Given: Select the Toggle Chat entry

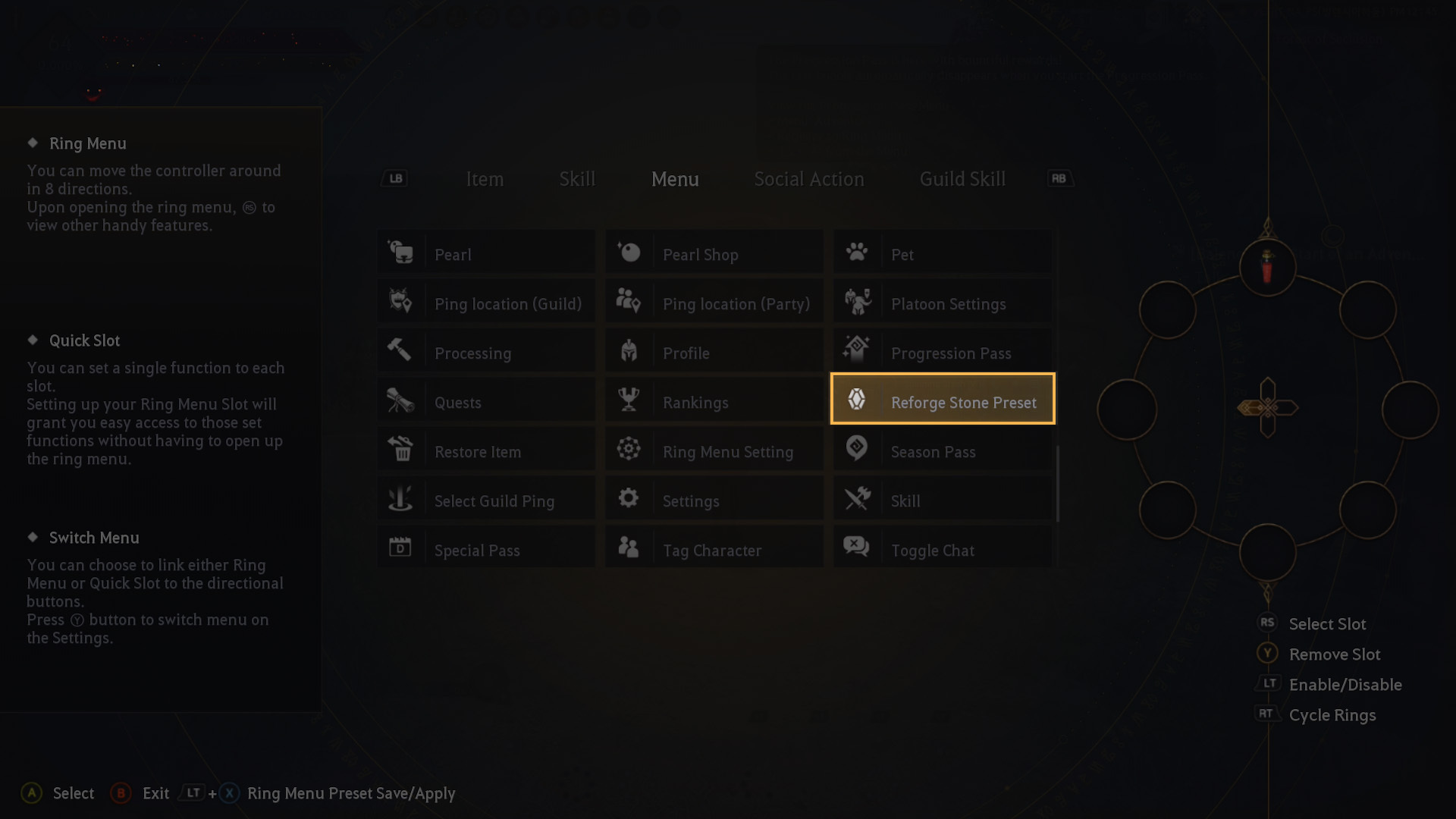Looking at the screenshot, I should tap(942, 550).
